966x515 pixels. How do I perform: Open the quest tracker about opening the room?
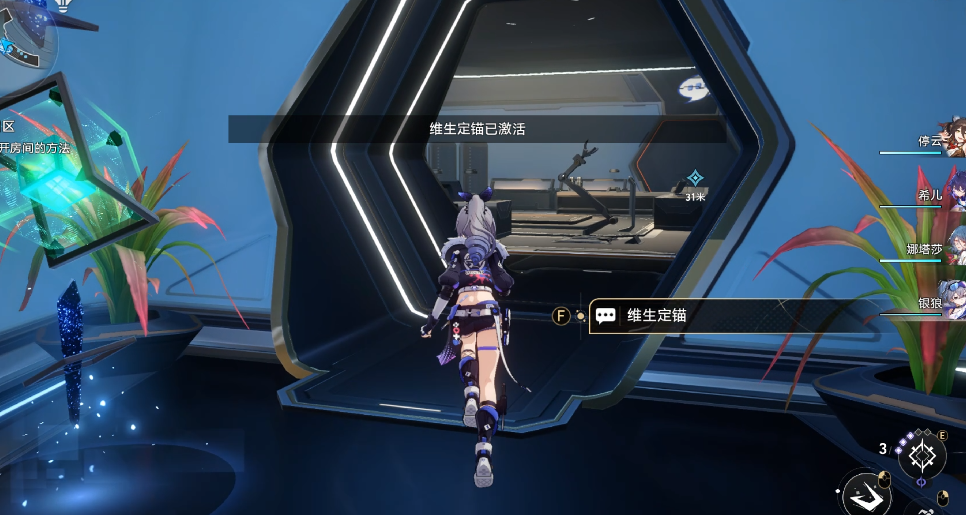coord(38,148)
